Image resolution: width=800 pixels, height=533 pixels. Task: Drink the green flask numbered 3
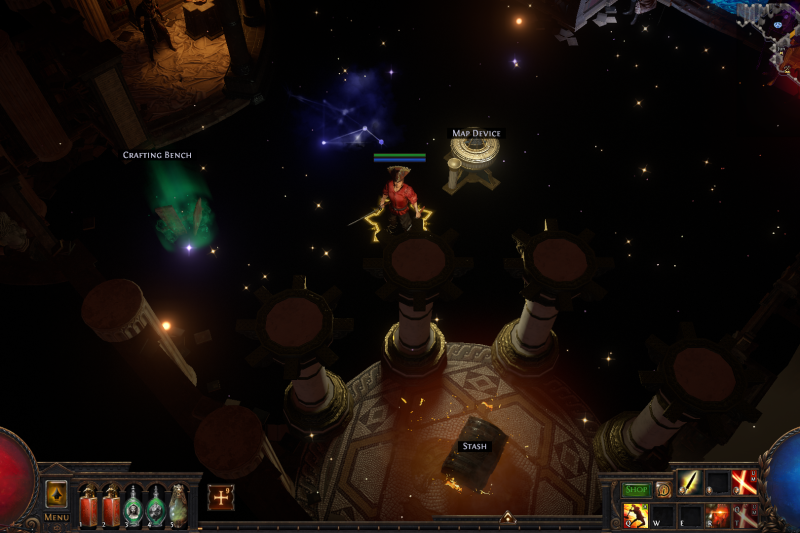point(133,506)
